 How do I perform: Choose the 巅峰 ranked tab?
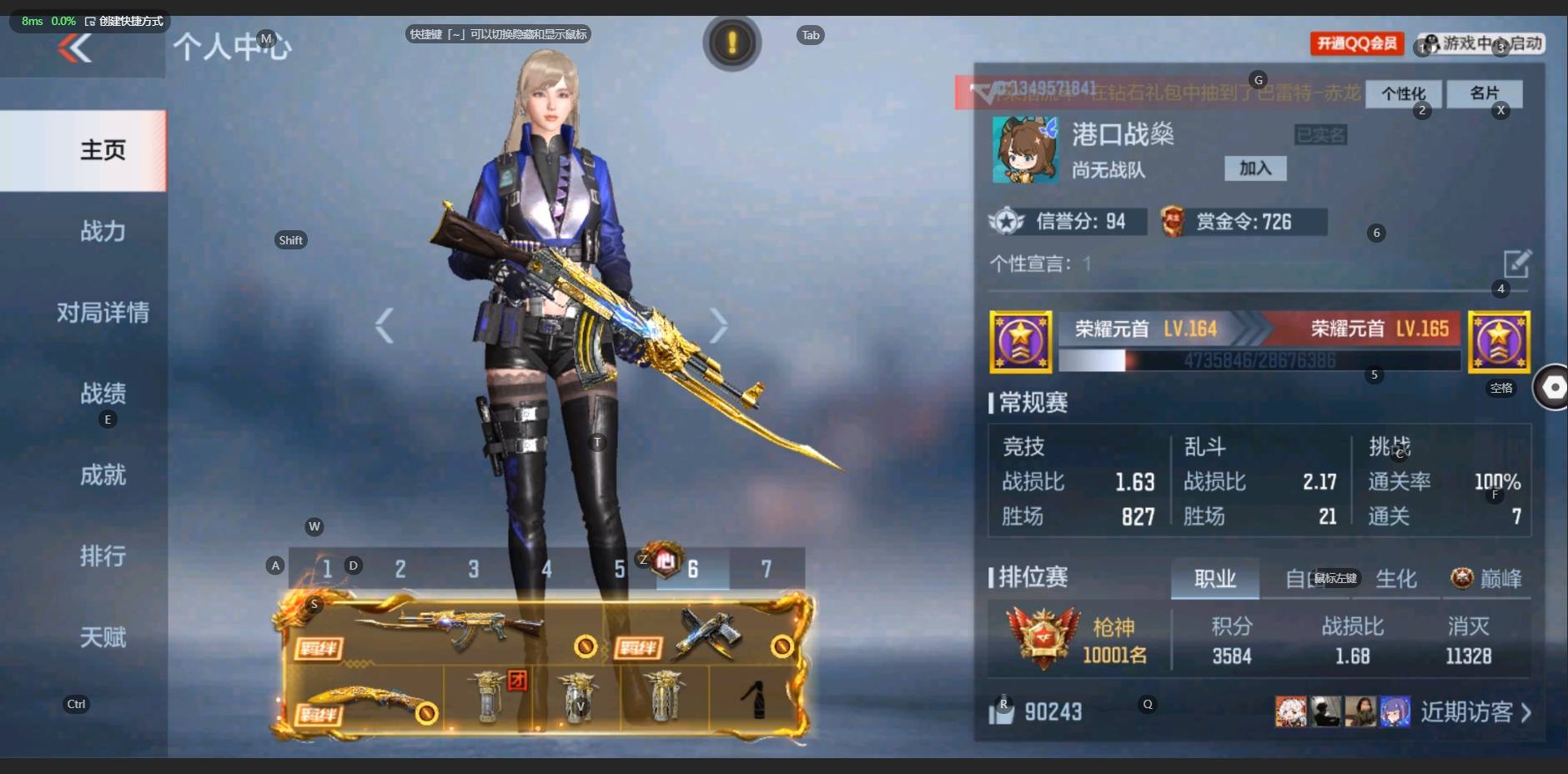[1487, 578]
